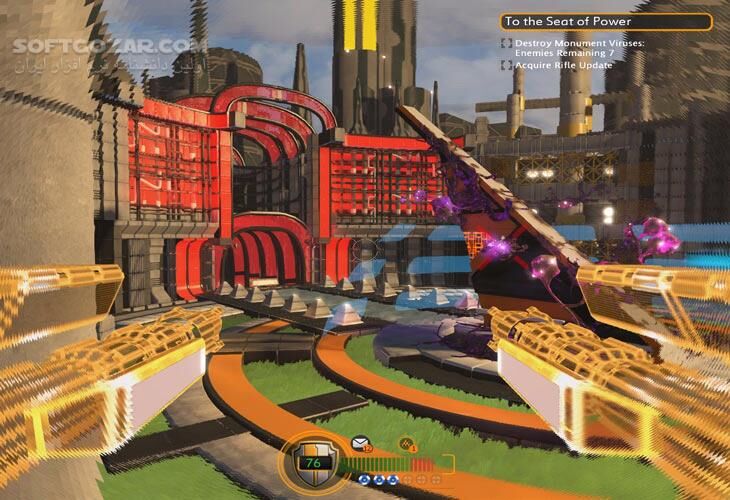Click the orange upgrade notification icon

coord(408,443)
